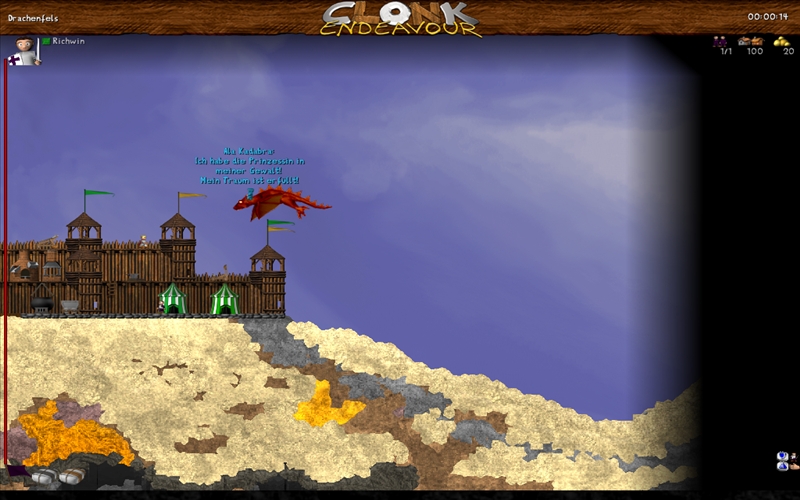This screenshot has height=500, width=800.
Task: Select the Richwin knight portrait
Action: (x=25, y=50)
